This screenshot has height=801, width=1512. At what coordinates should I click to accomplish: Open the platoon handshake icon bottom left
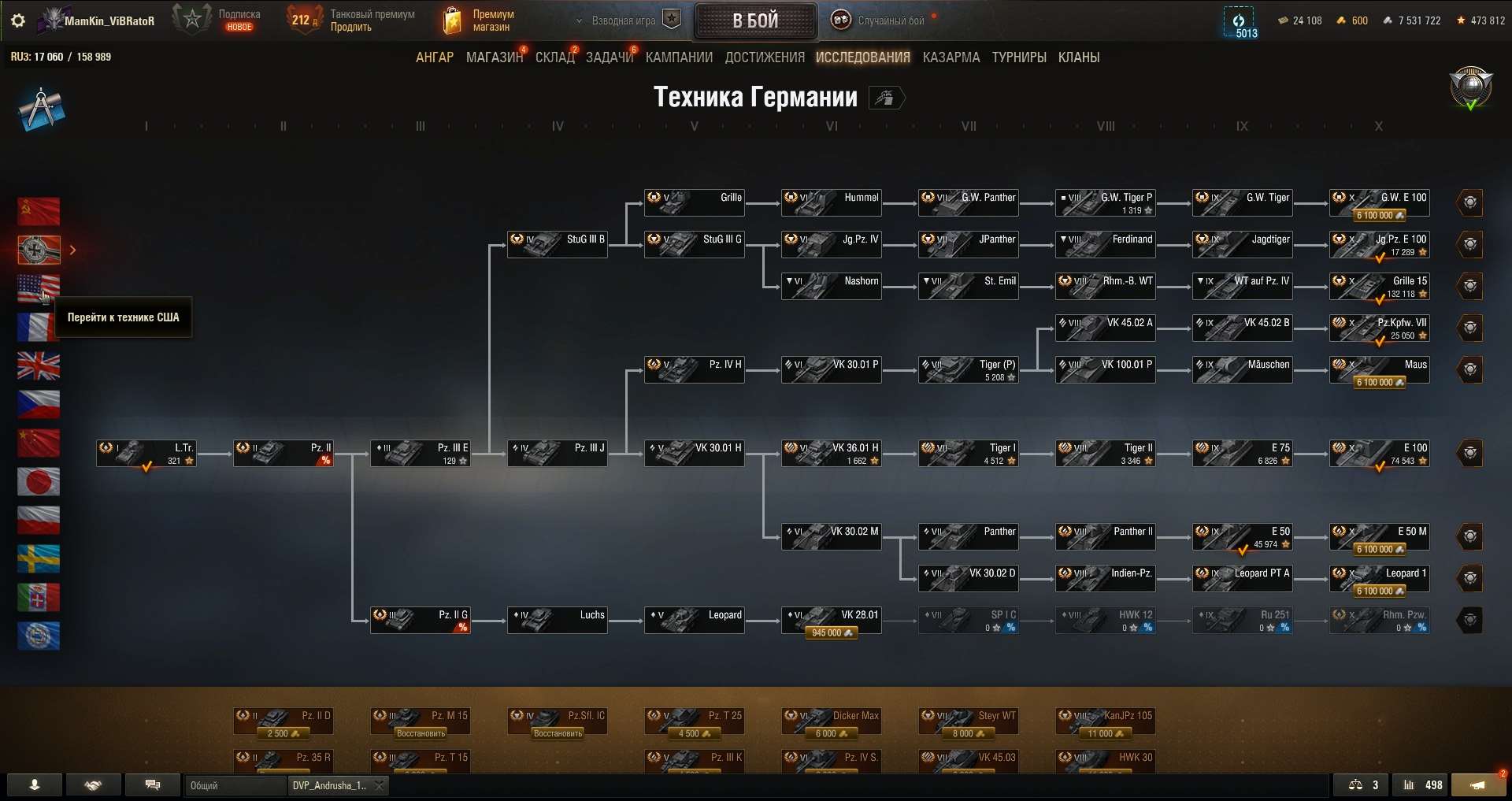tap(93, 785)
